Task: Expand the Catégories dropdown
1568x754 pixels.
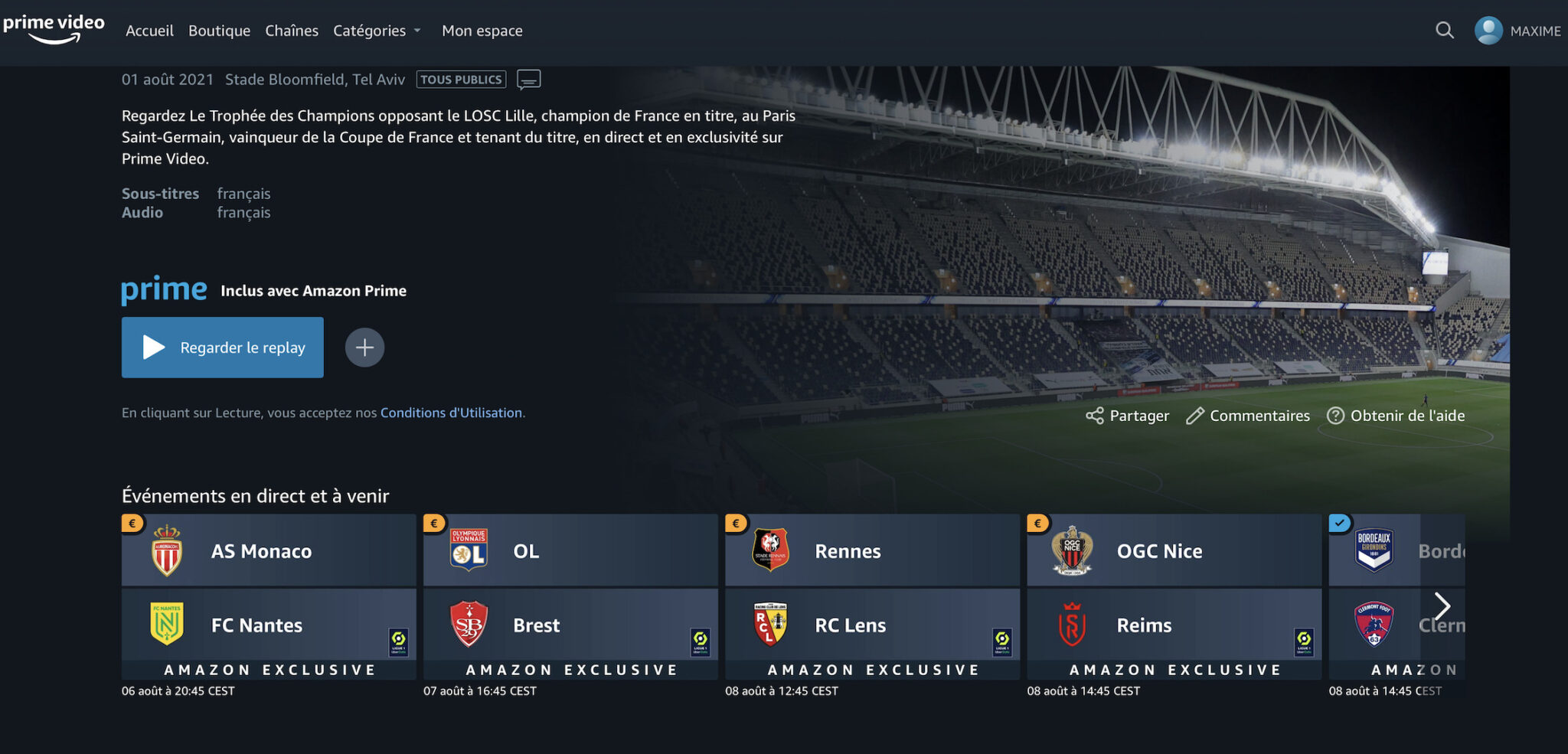Action: pos(377,31)
